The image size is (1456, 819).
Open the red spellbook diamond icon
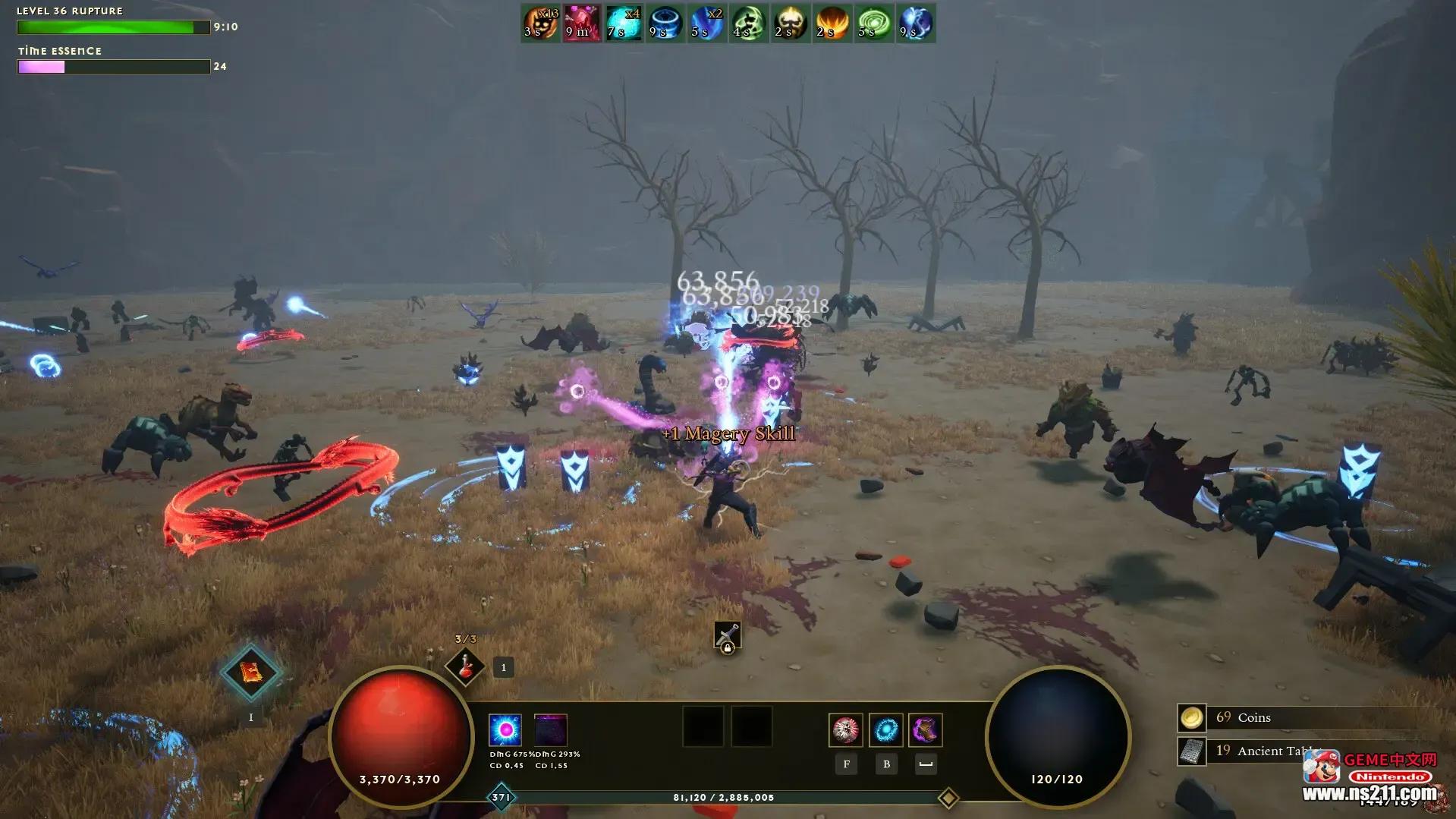tap(251, 673)
